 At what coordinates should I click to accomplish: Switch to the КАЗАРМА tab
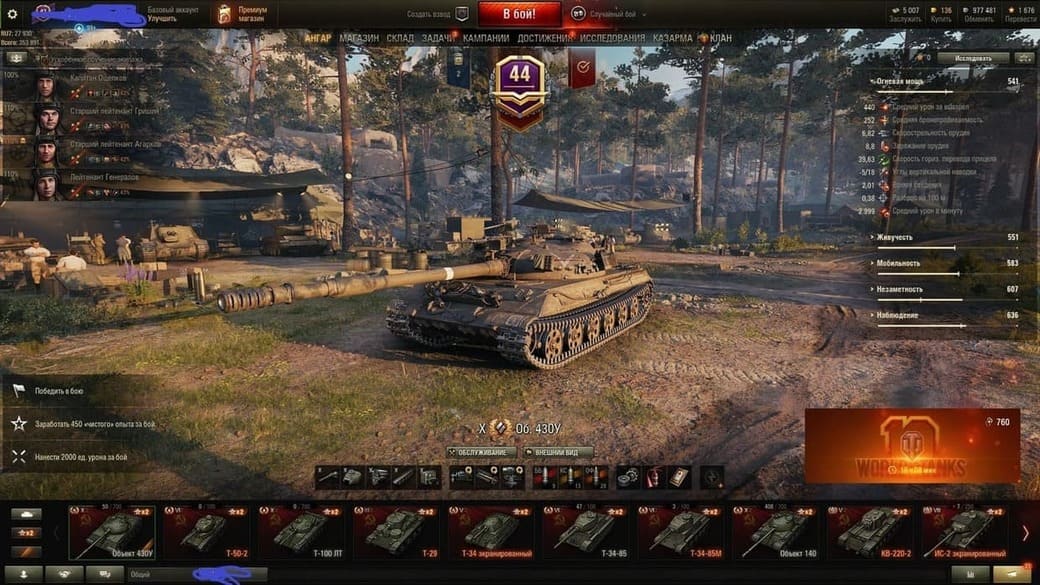coord(672,38)
